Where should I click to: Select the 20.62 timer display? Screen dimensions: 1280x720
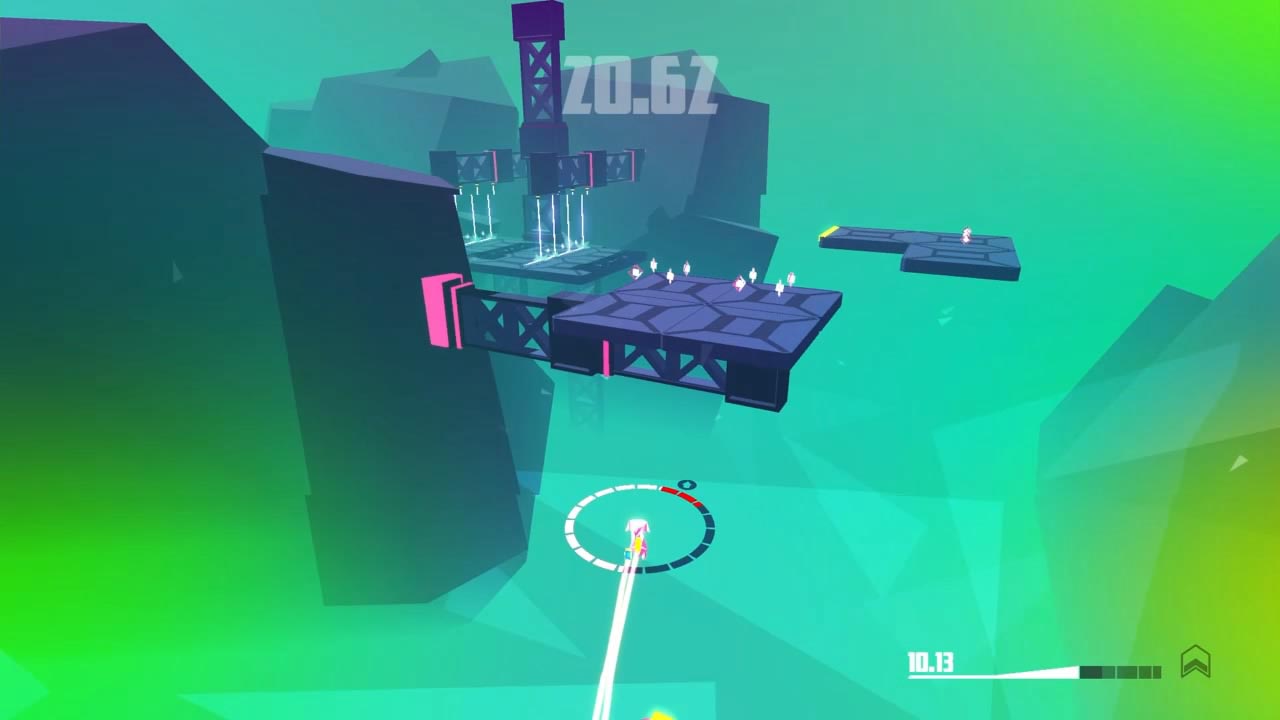pyautogui.click(x=640, y=85)
